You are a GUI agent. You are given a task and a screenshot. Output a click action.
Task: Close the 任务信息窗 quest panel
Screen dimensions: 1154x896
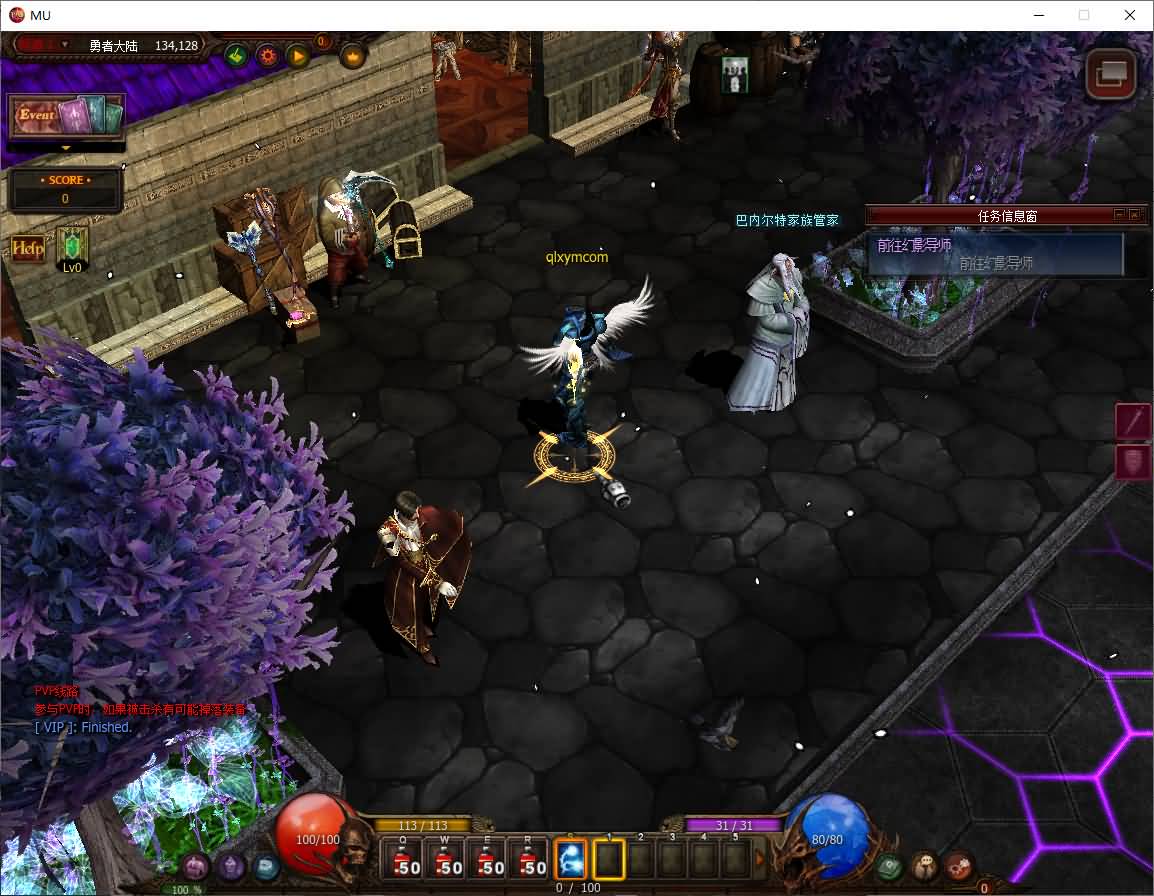click(x=1134, y=215)
